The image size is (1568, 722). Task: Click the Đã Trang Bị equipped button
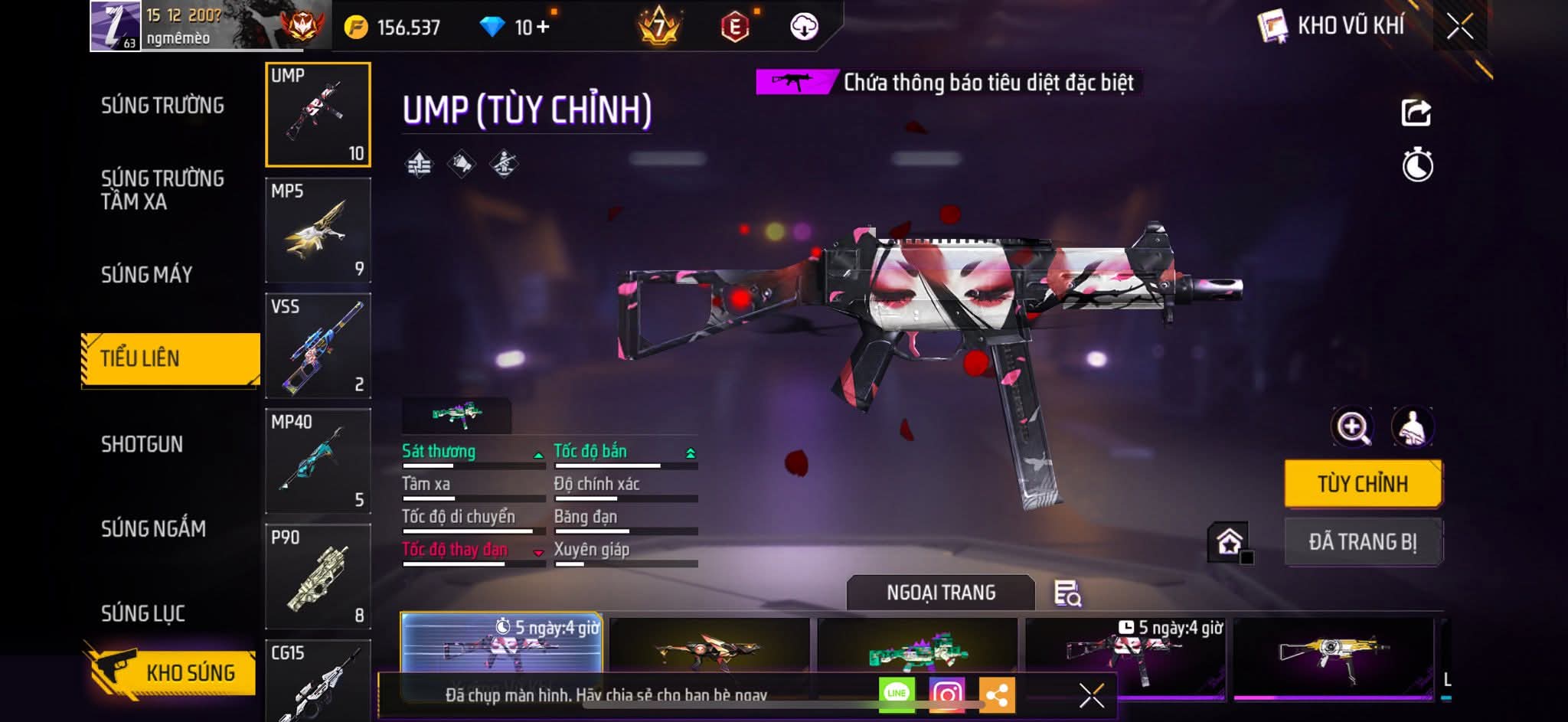pyautogui.click(x=1363, y=542)
